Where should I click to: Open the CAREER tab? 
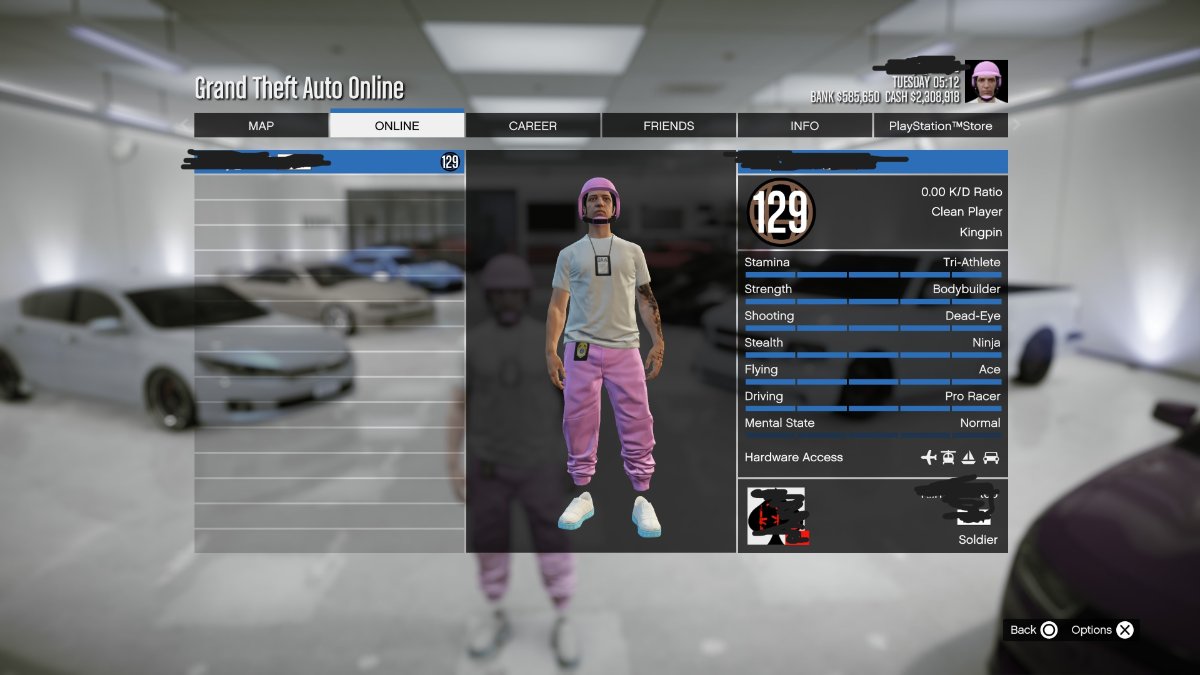tap(533, 126)
